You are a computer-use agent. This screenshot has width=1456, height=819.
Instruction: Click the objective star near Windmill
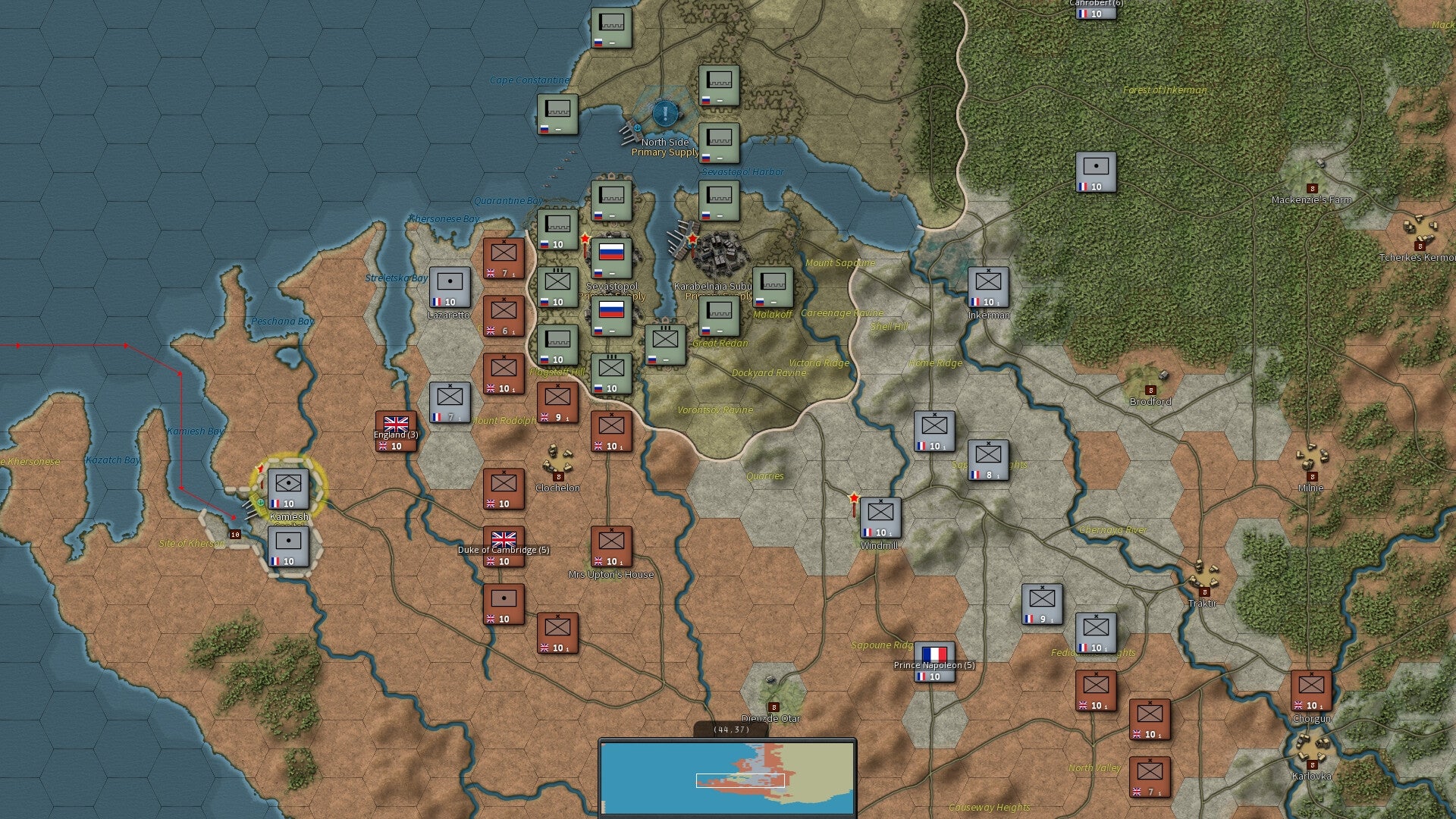[x=855, y=498]
